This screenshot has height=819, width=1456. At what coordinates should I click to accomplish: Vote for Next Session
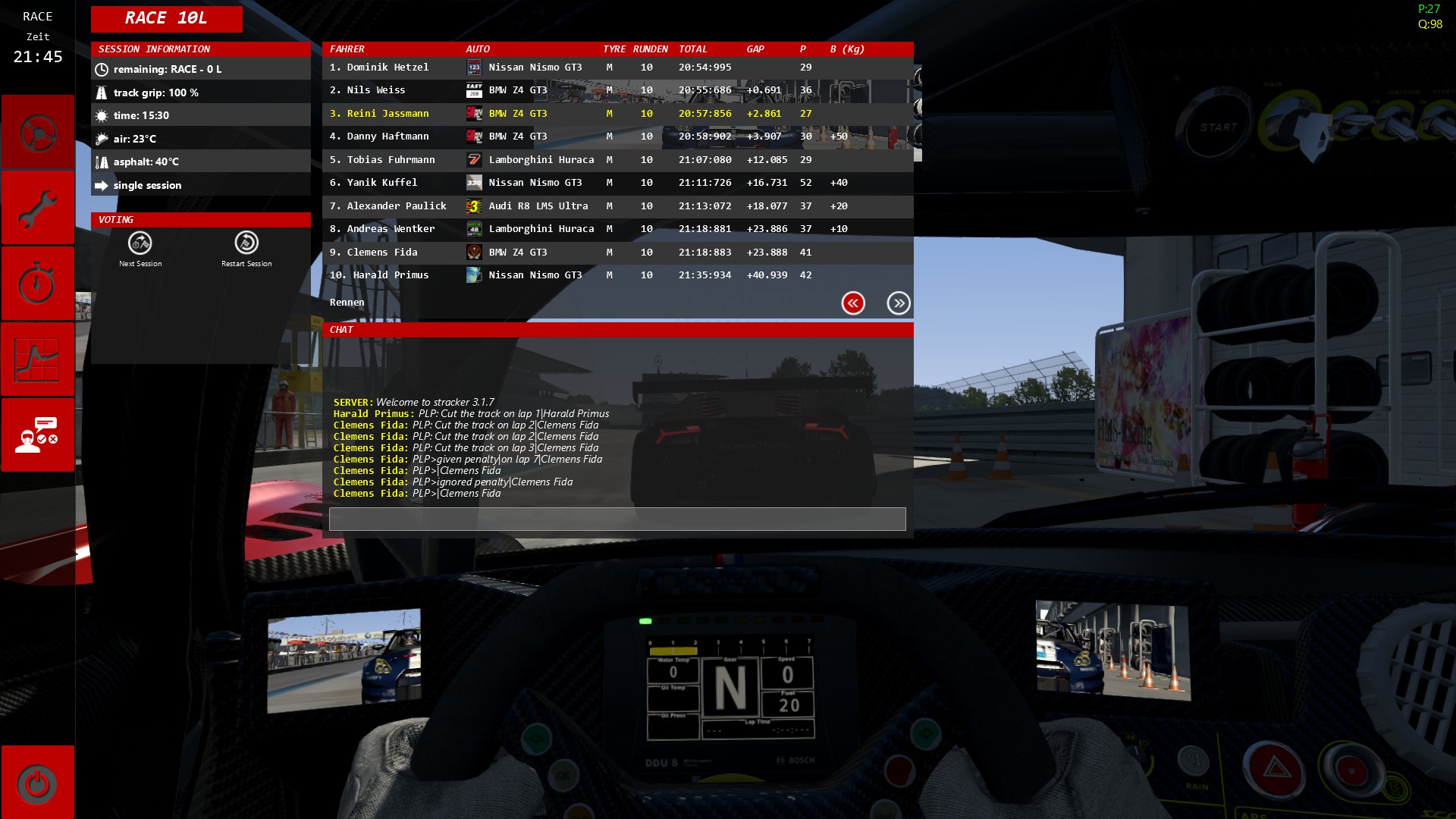(140, 249)
